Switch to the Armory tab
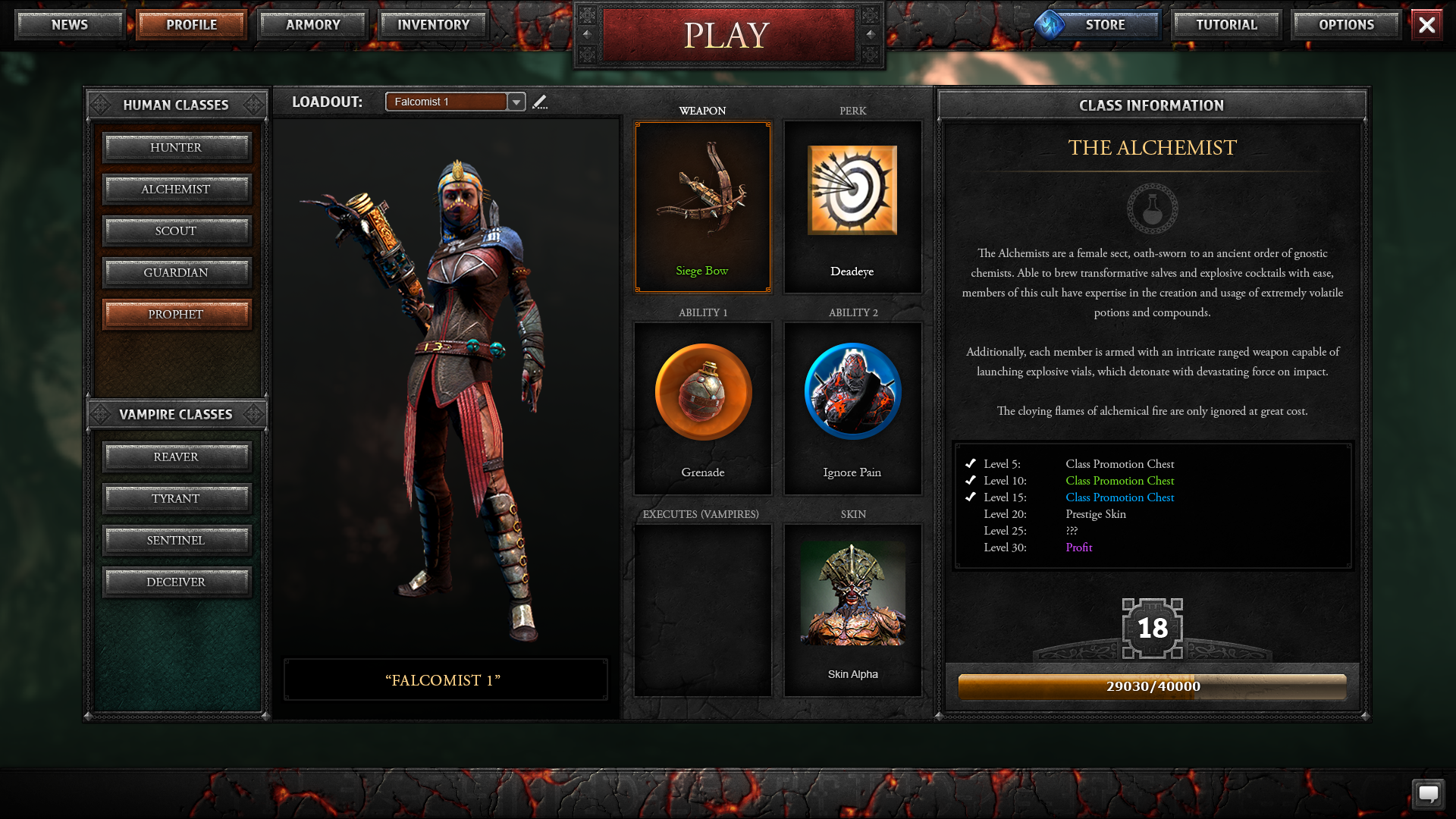This screenshot has height=819, width=1456. coord(313,25)
